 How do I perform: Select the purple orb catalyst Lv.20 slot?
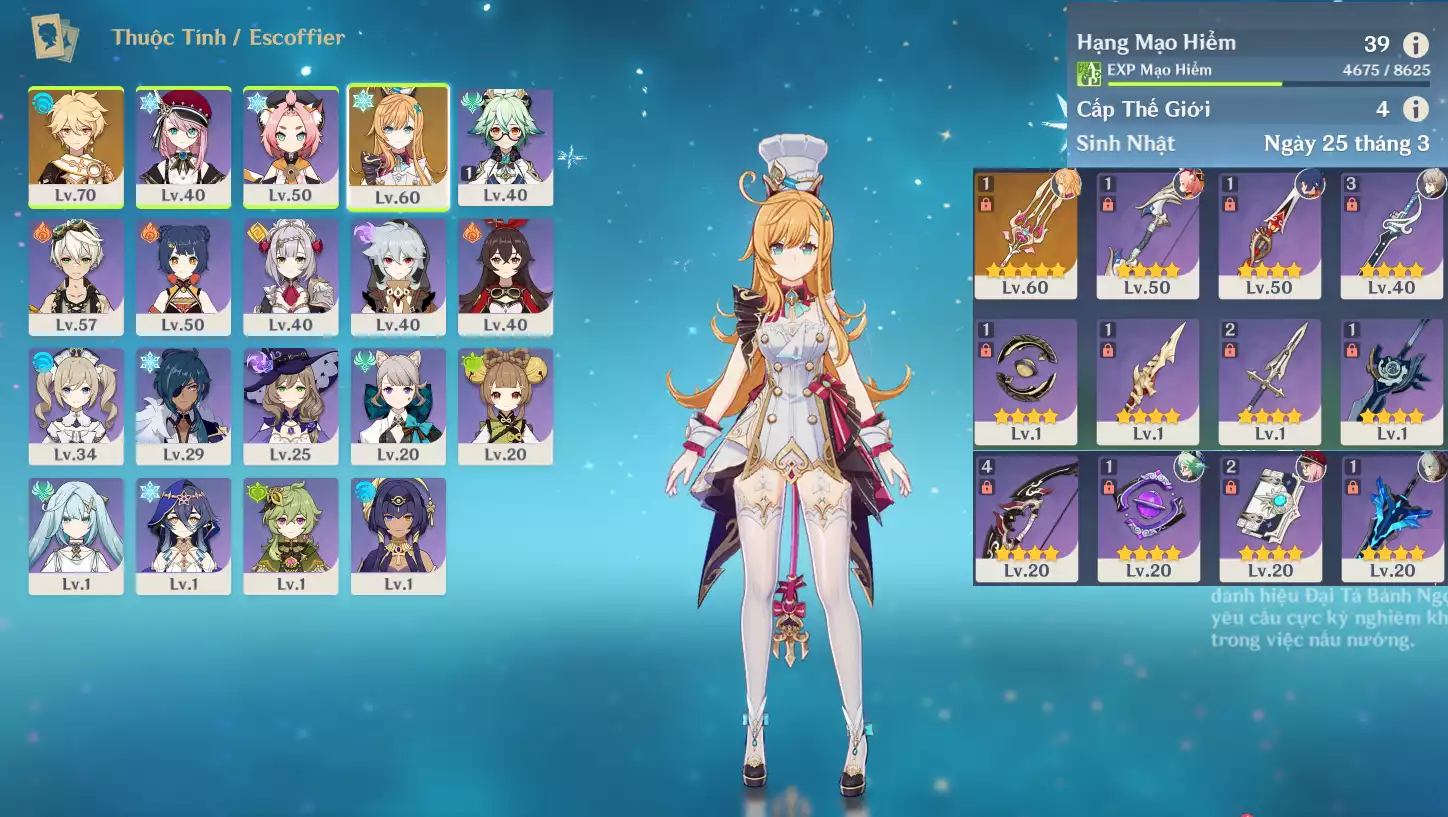pyautogui.click(x=1148, y=518)
